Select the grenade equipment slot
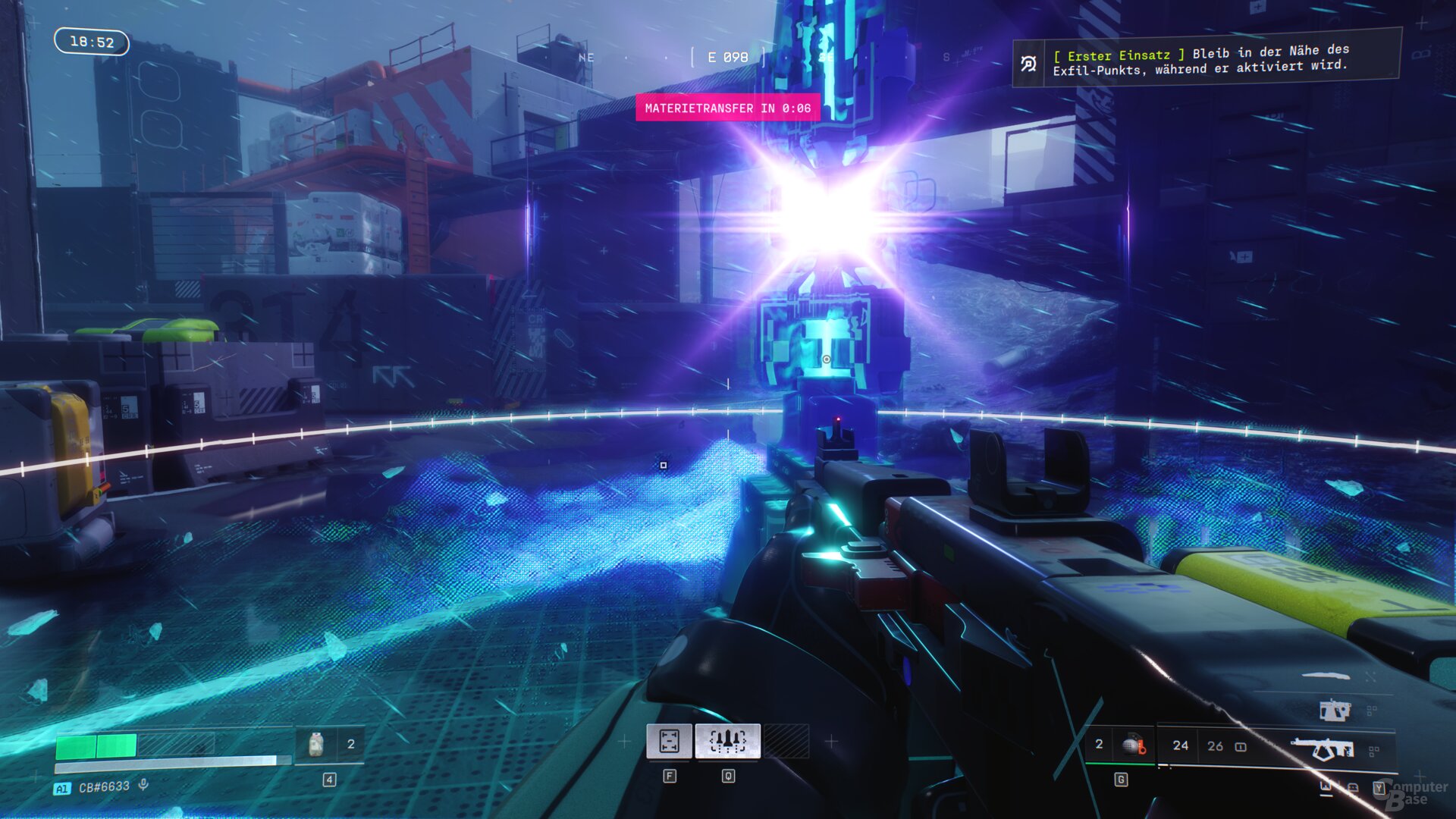1456x819 pixels. pos(1132,745)
